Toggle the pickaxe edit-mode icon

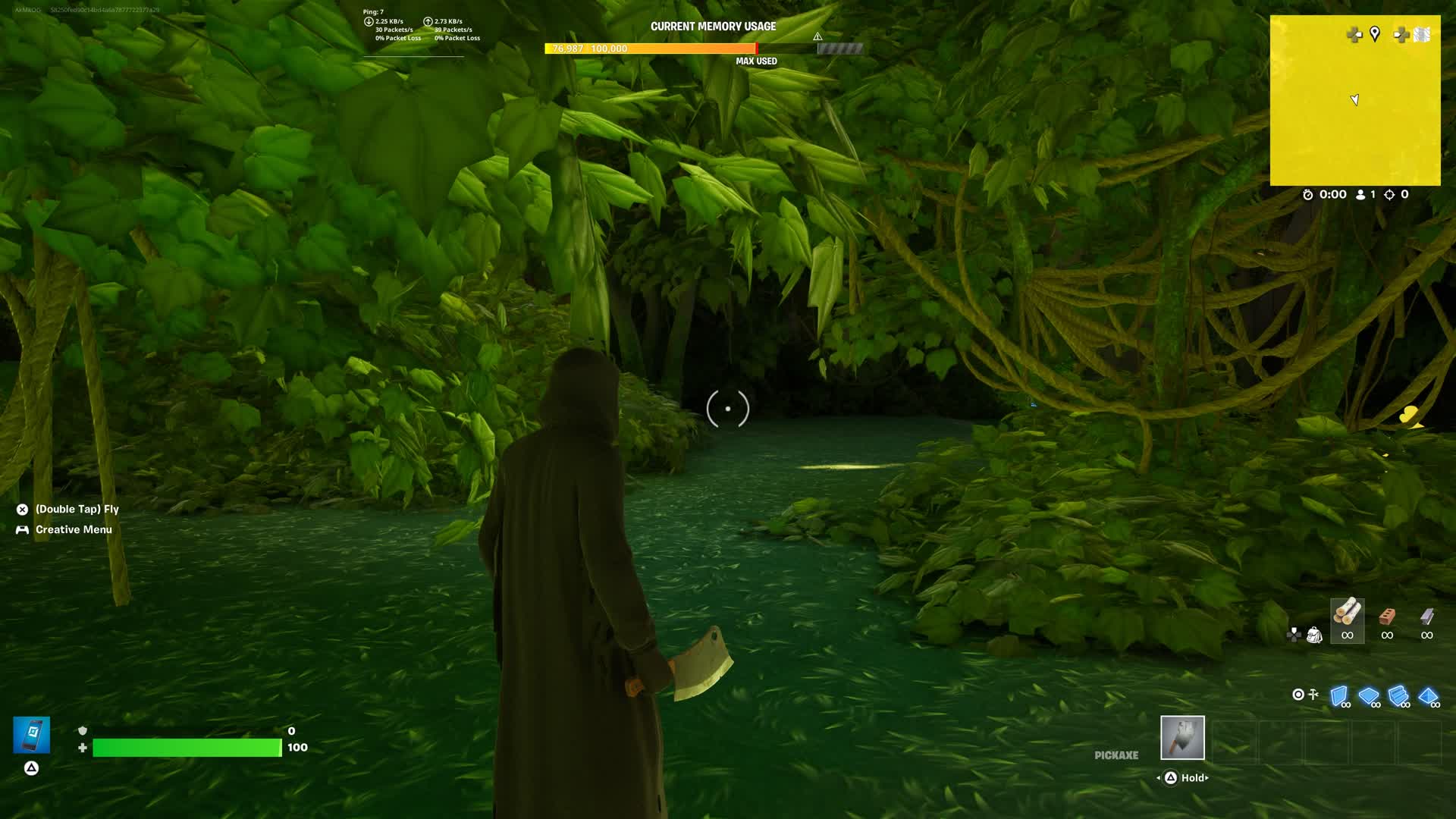click(1313, 693)
